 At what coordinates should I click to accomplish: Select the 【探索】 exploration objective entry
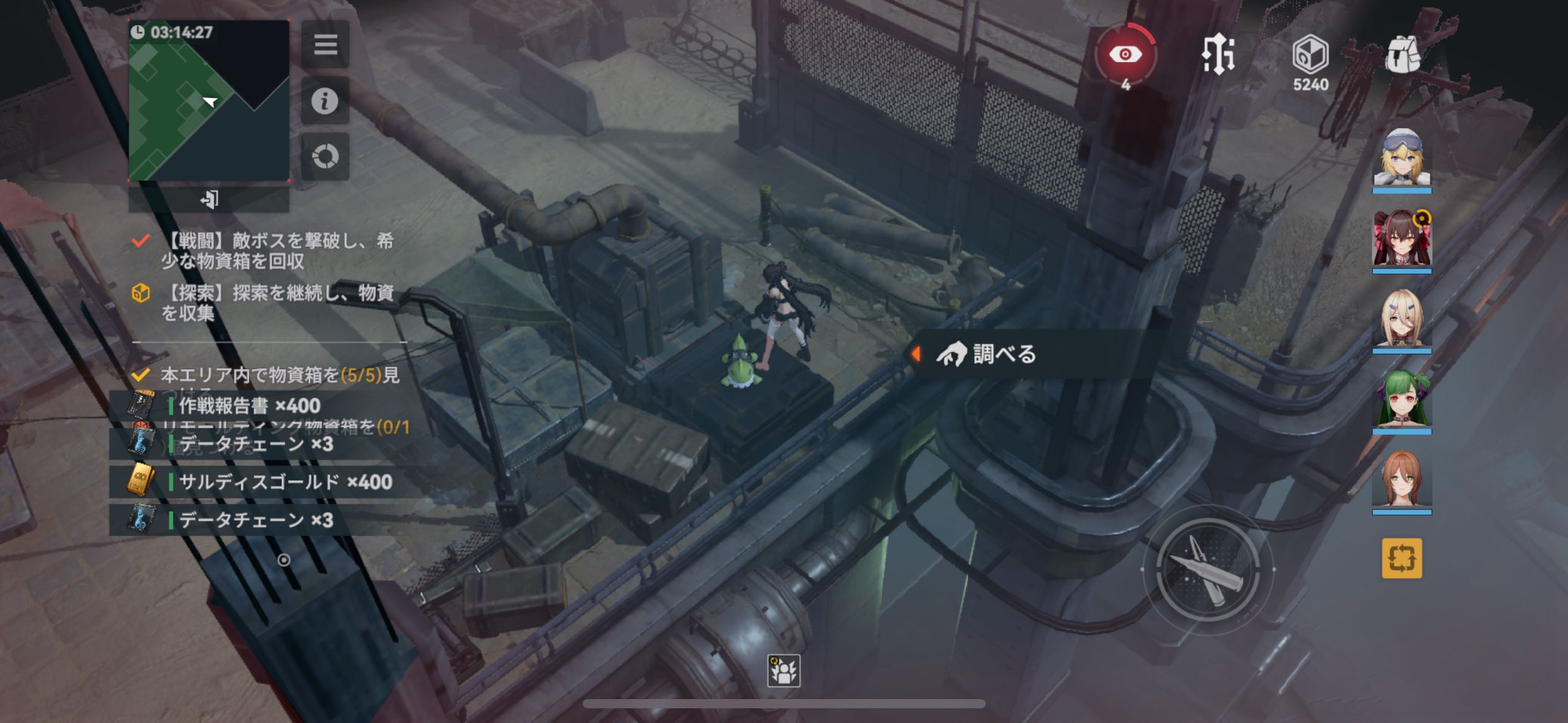click(276, 303)
